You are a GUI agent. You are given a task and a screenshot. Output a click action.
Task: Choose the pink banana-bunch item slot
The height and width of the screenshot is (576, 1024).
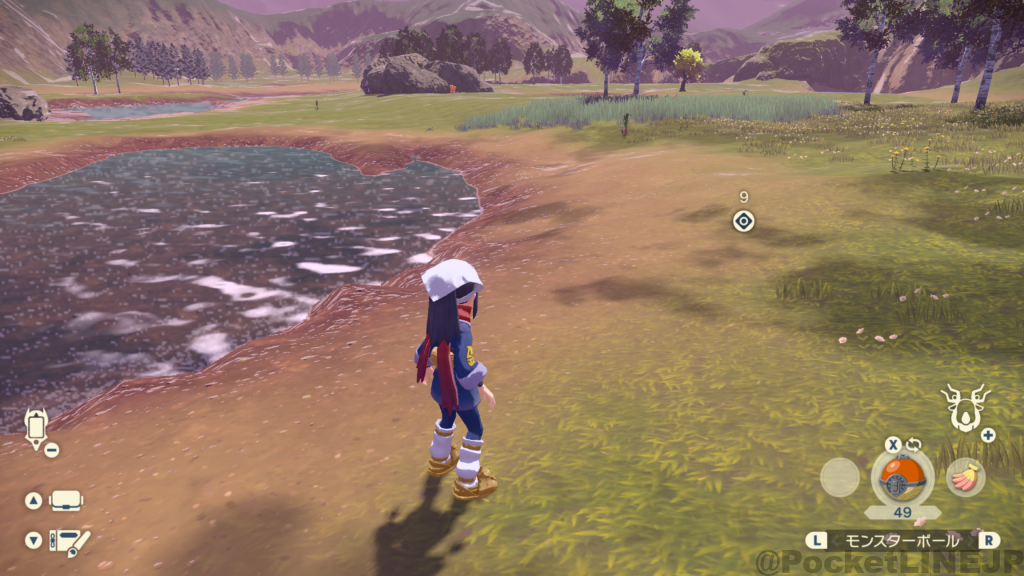click(x=965, y=477)
